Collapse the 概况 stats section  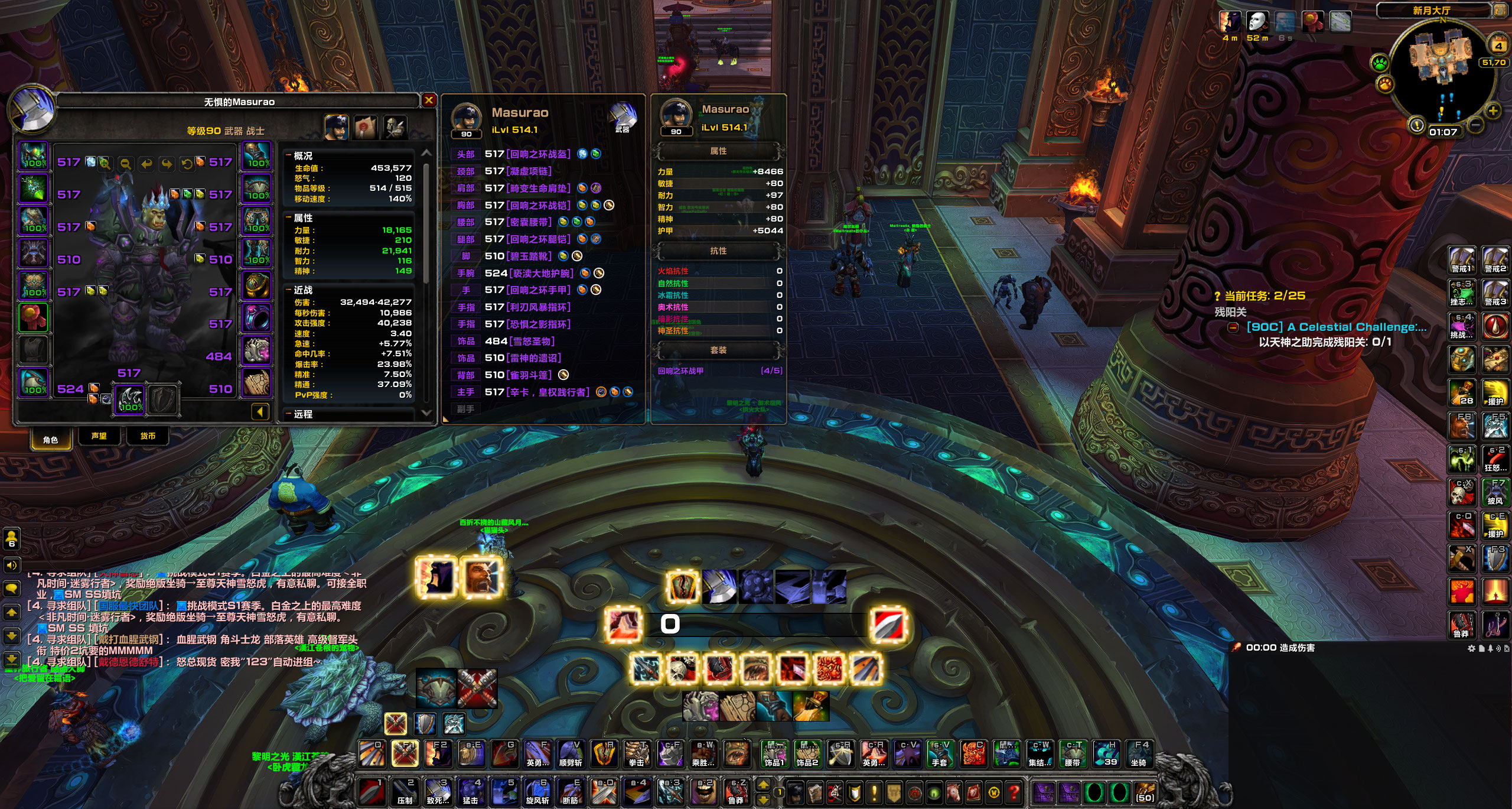289,156
